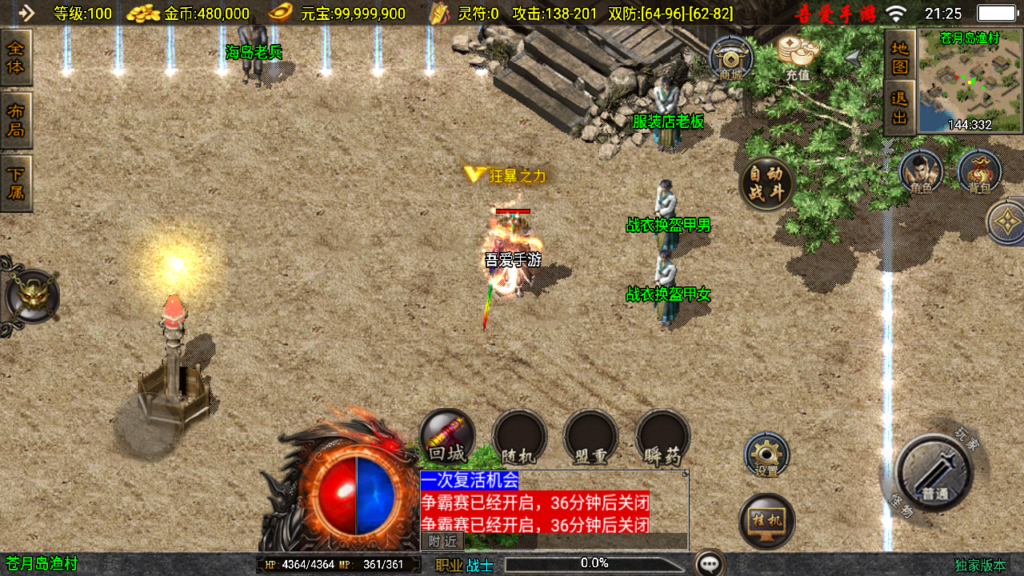This screenshot has width=1024, height=576.
Task: Select the 全体 tab
Action: [x=16, y=58]
